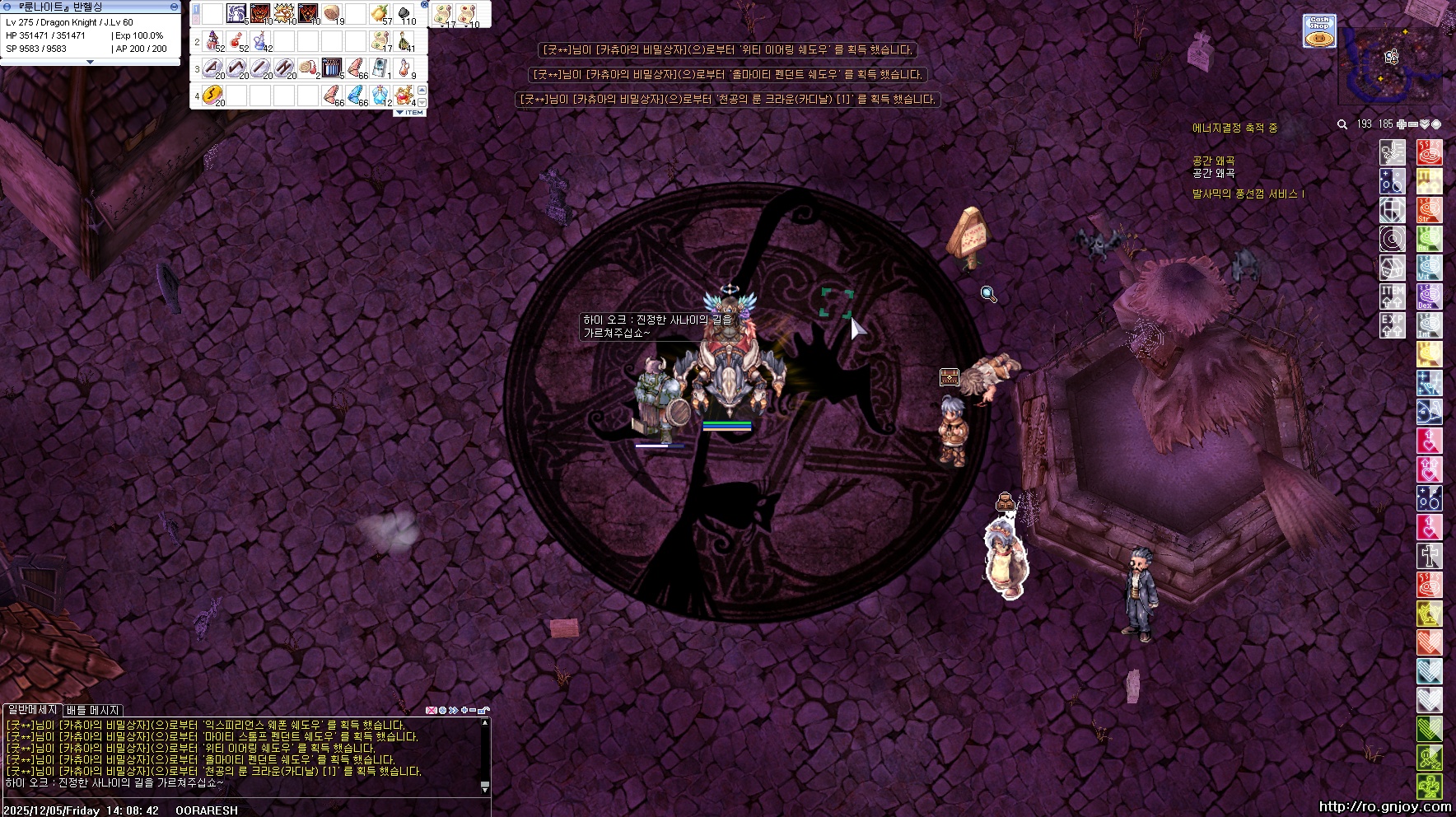Use the red potion with count 52
1456x817 pixels.
click(236, 40)
